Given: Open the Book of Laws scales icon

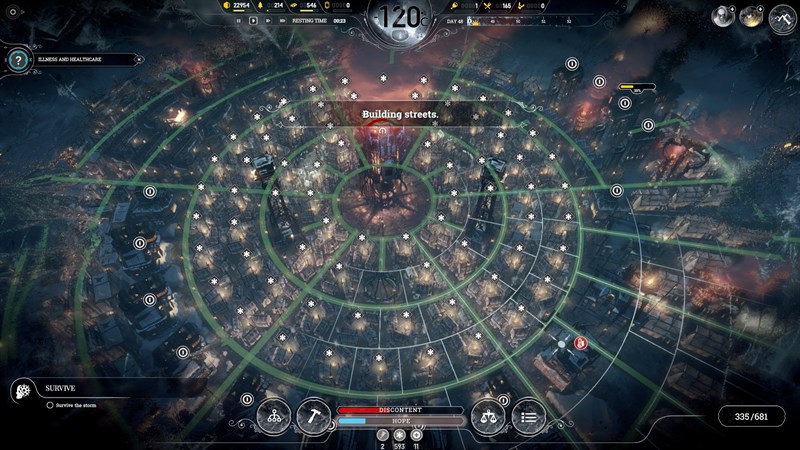Looking at the screenshot, I should coord(489,415).
